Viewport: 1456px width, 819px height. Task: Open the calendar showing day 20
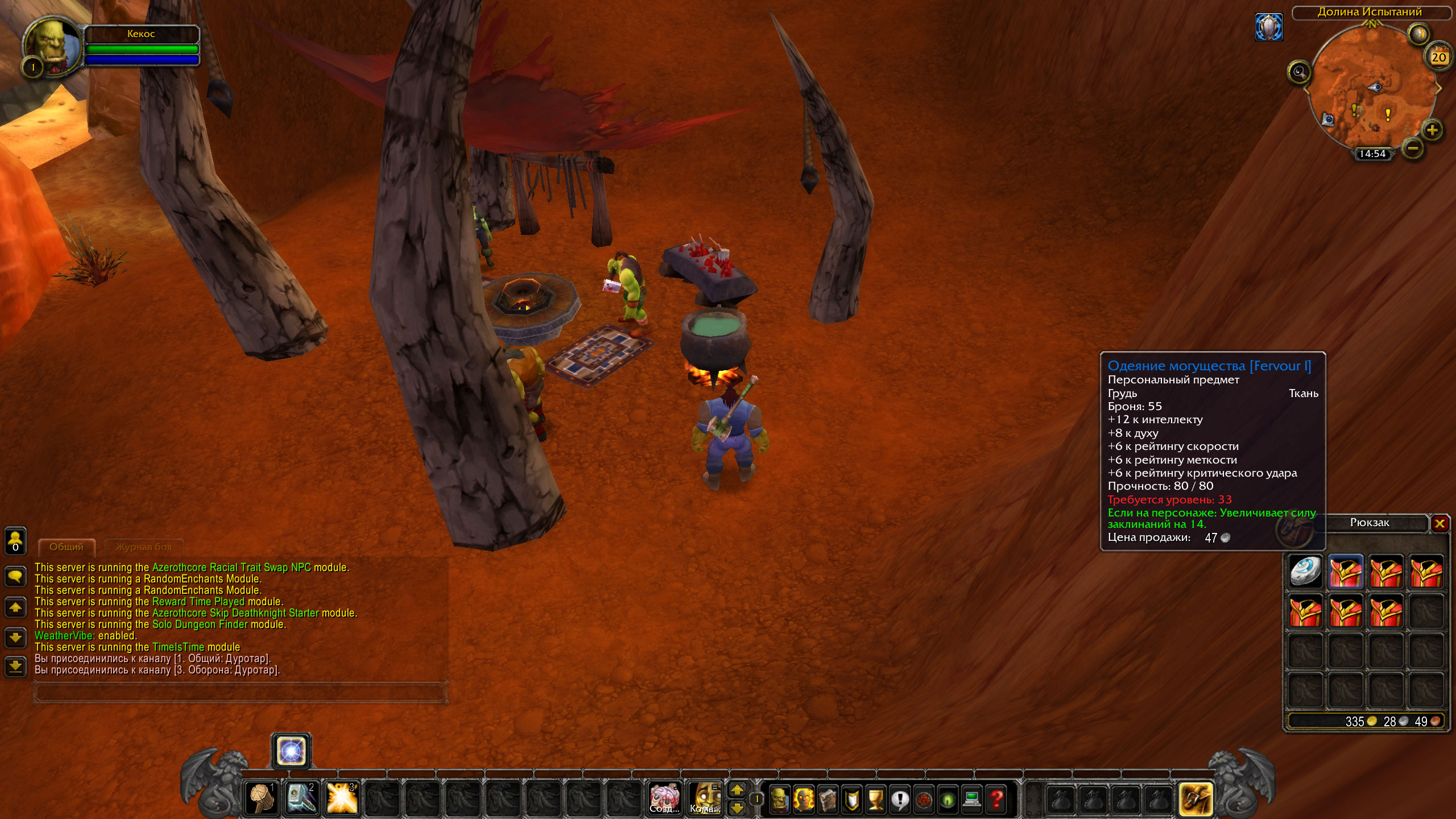[1438, 57]
